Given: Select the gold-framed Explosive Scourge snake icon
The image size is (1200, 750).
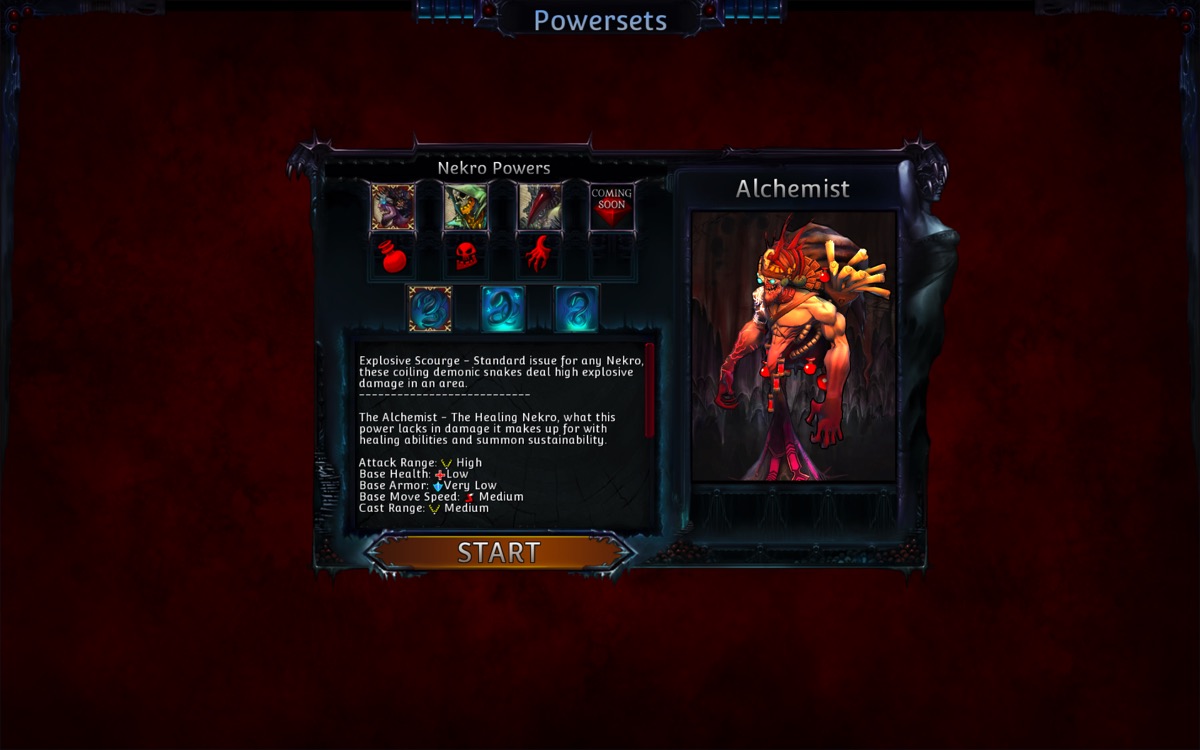Looking at the screenshot, I should [430, 309].
